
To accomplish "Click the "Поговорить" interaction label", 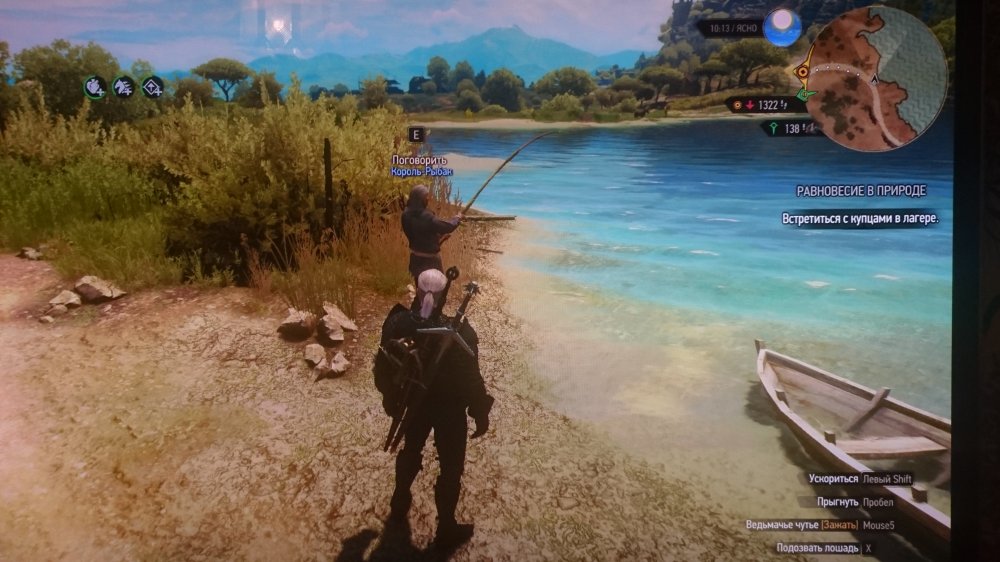I will click(x=420, y=159).
